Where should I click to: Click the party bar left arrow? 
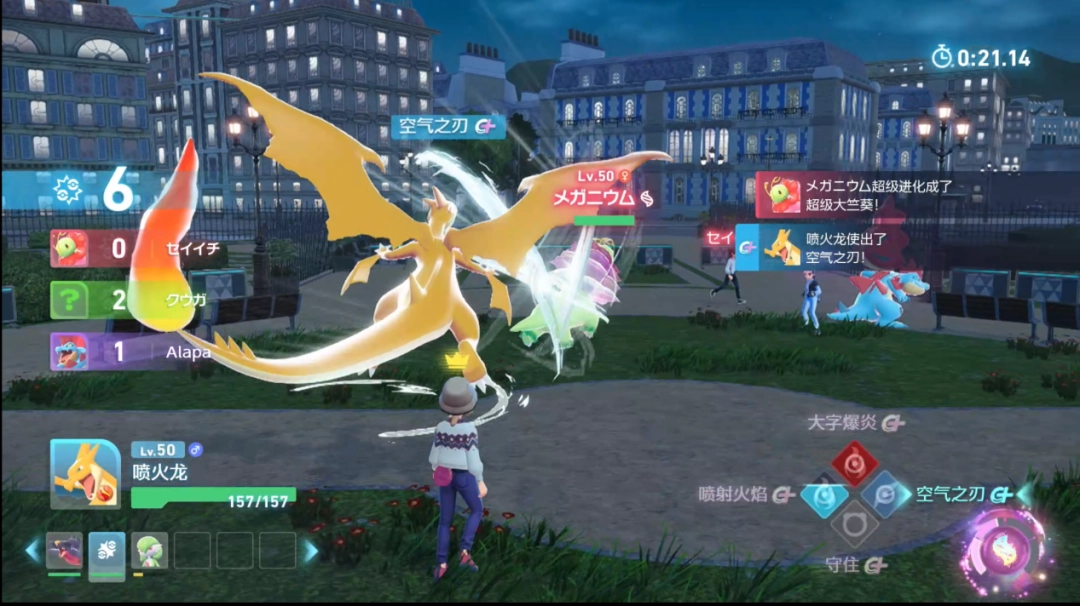tap(32, 551)
